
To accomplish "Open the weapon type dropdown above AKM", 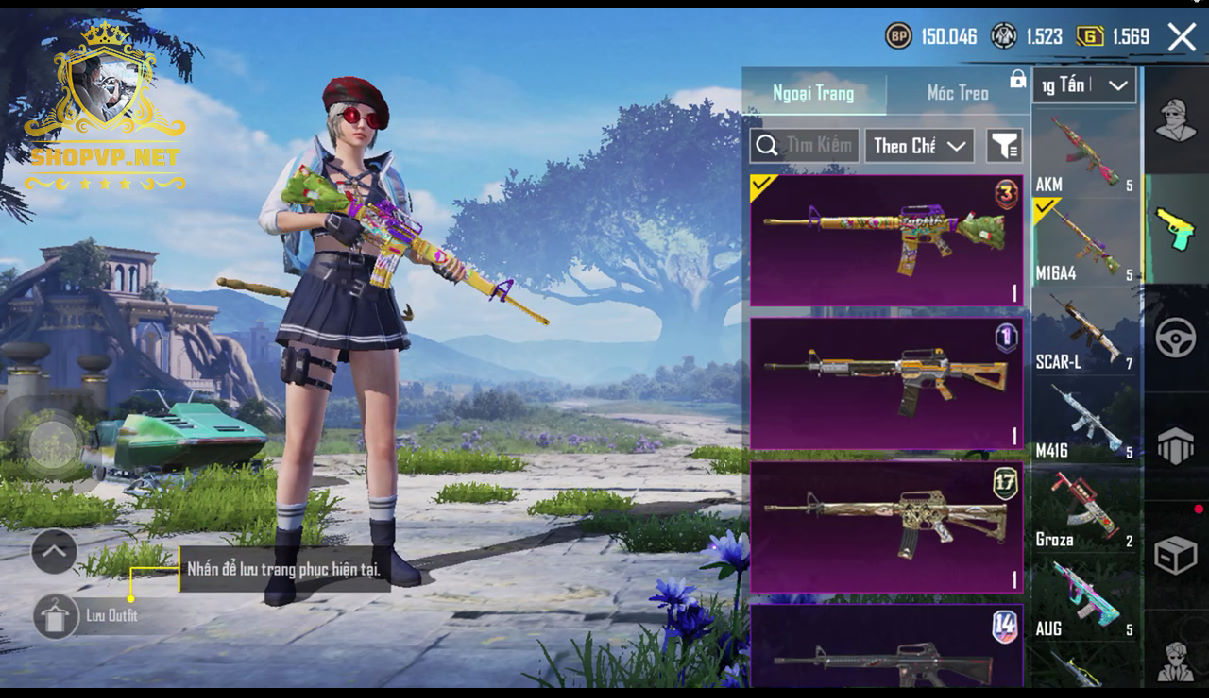I will (x=1085, y=86).
